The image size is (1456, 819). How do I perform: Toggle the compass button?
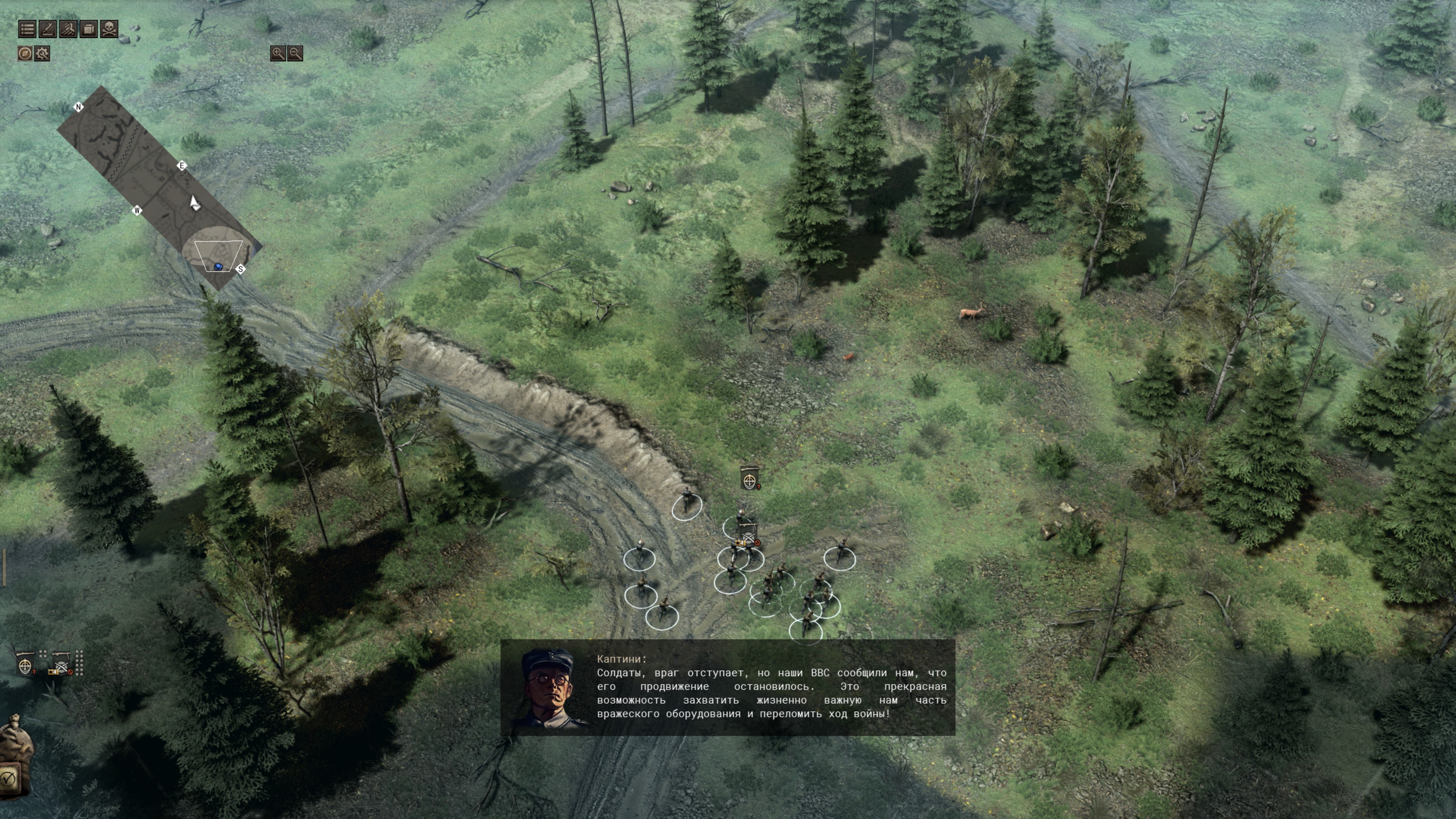25,54
